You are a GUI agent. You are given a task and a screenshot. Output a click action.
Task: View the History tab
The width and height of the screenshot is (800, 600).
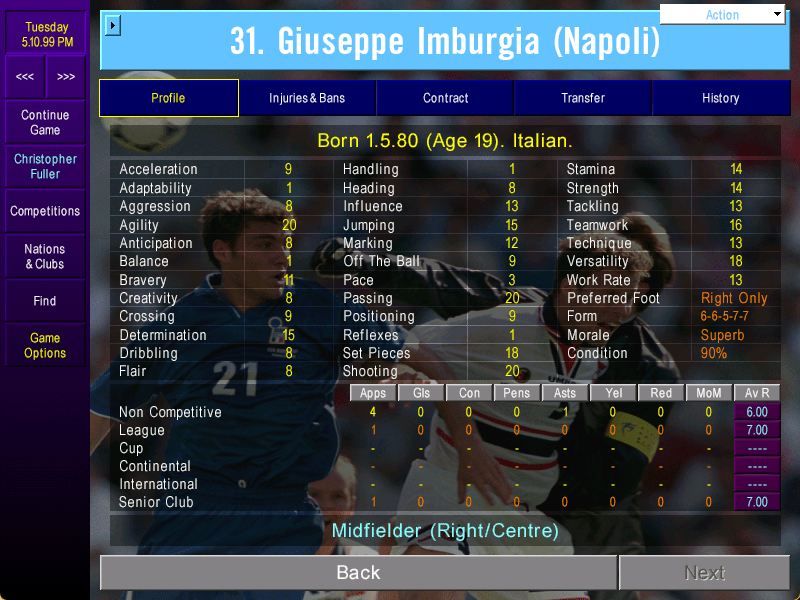720,98
